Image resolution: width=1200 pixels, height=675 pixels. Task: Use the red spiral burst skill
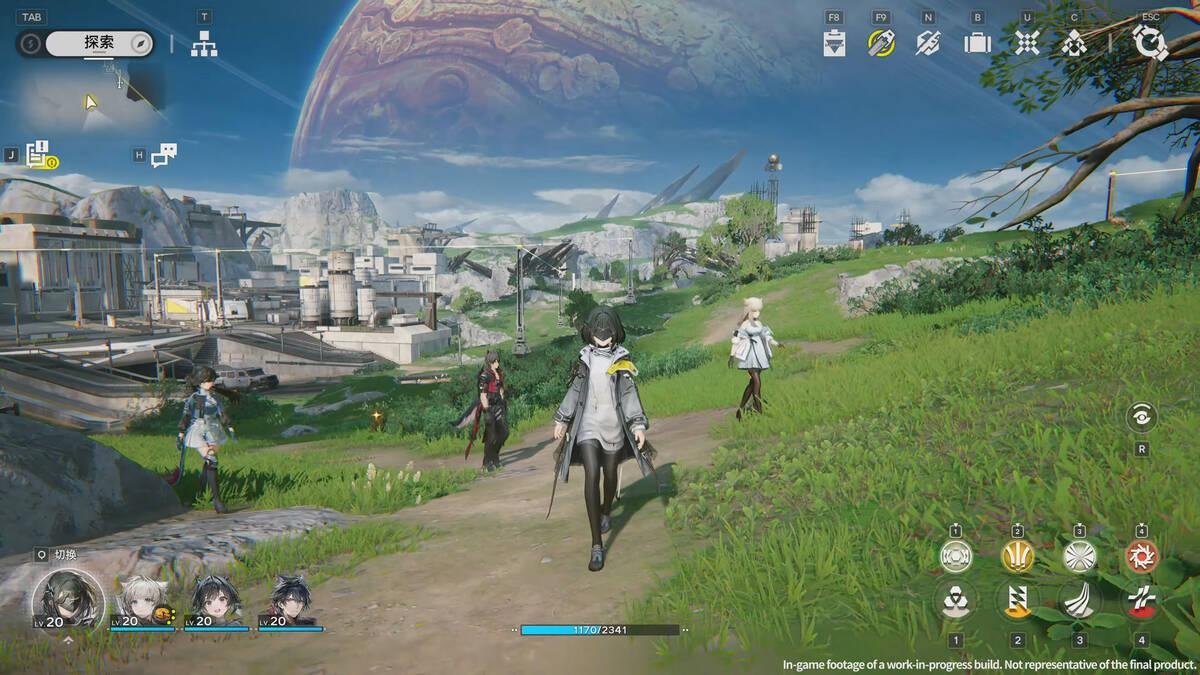(x=1141, y=556)
